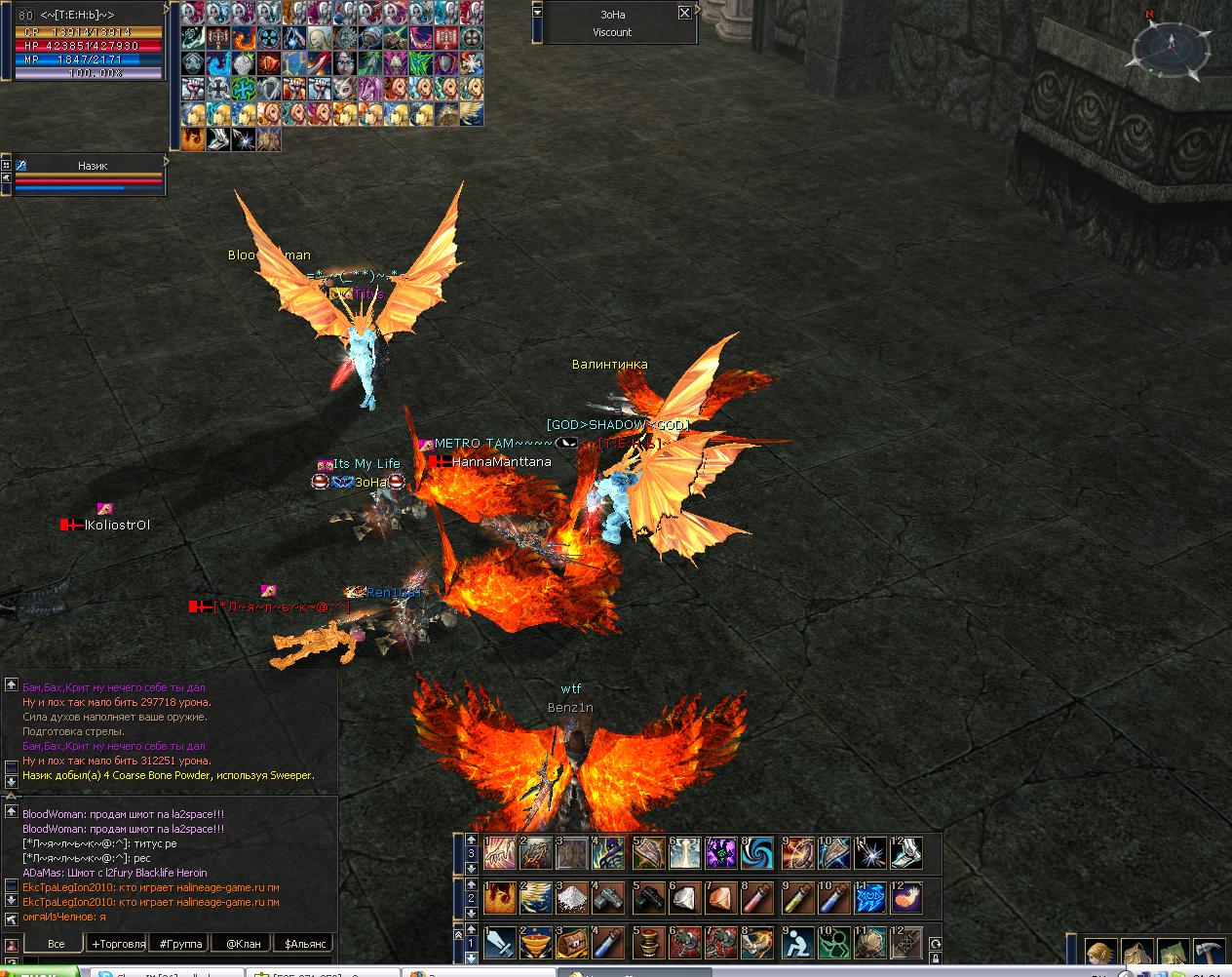Select the @Клан chat tab

coord(243,943)
